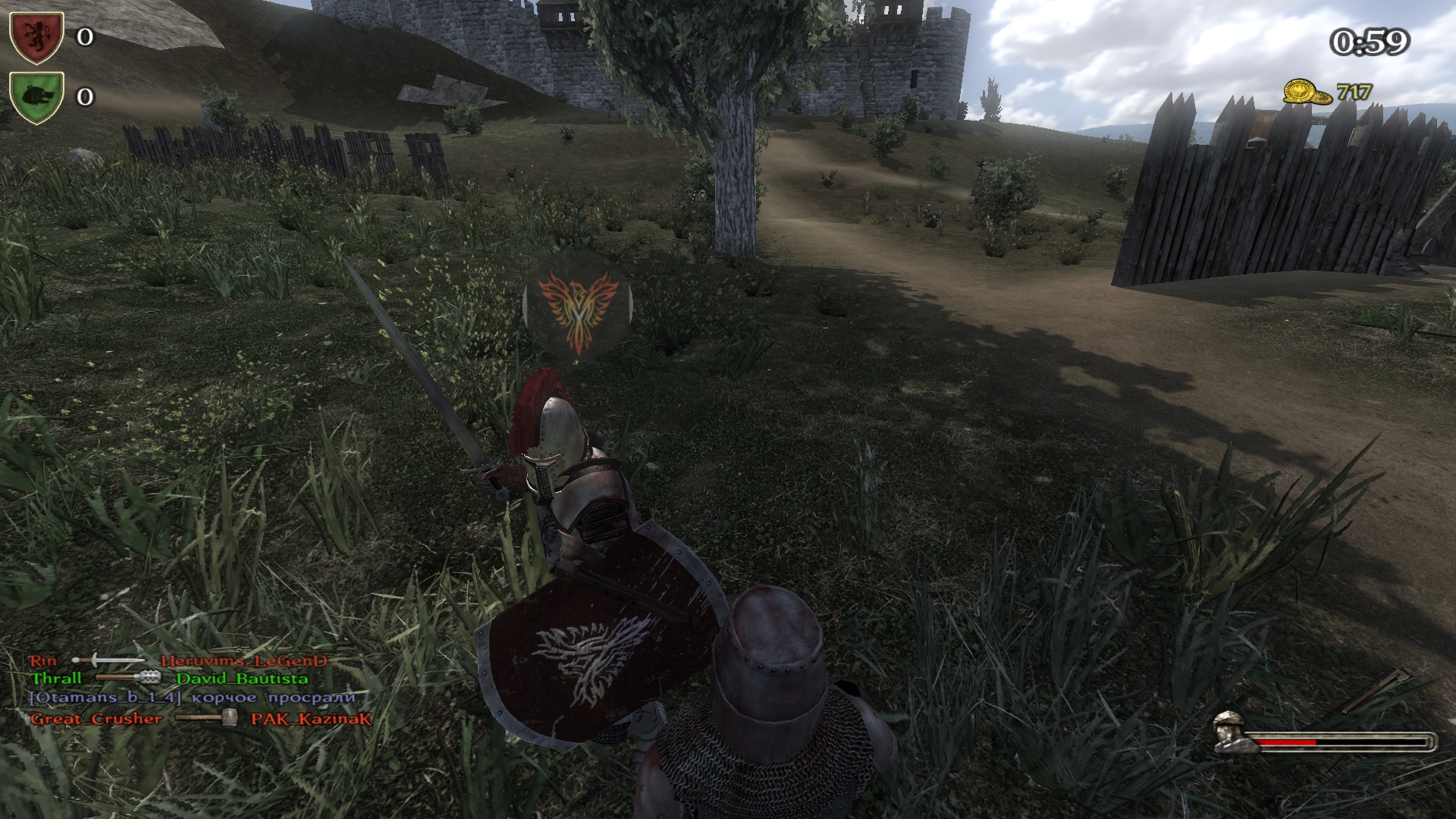Click the Rin kill feed entry
Image resolution: width=1456 pixels, height=819 pixels.
point(178,661)
